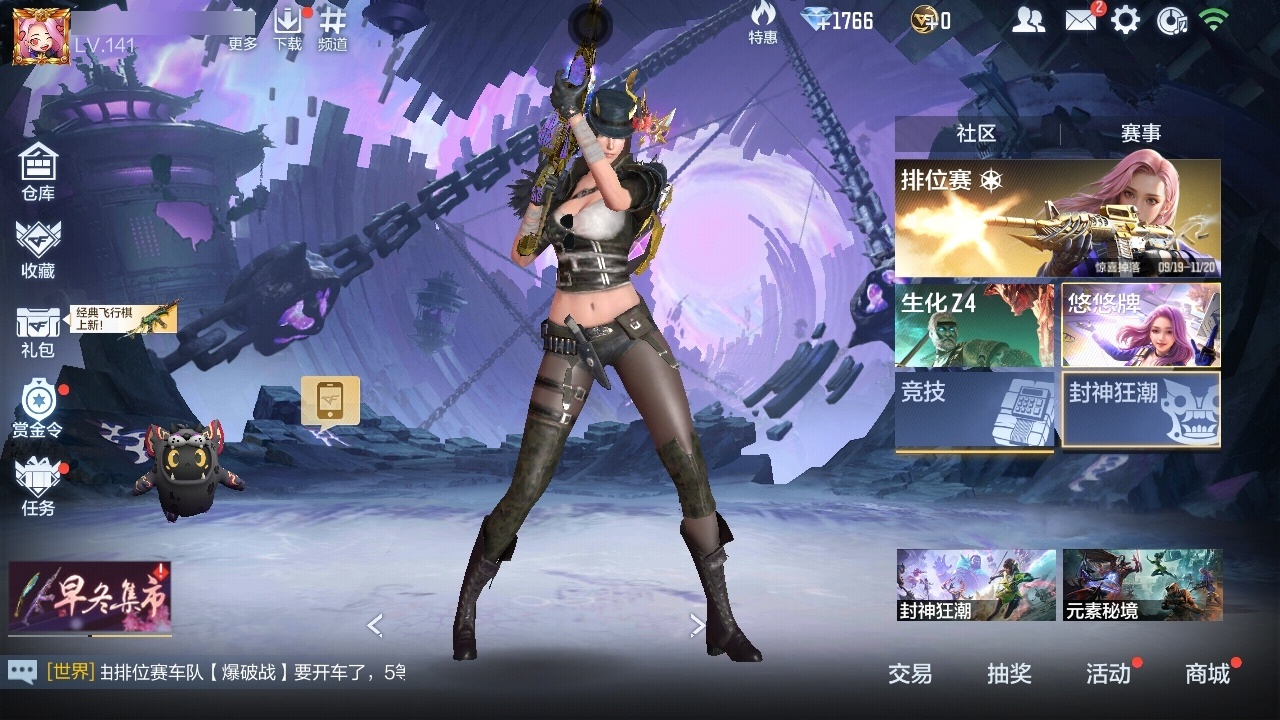Select the 排位赛 ranked match mode
1280x720 pixels.
pos(1057,218)
